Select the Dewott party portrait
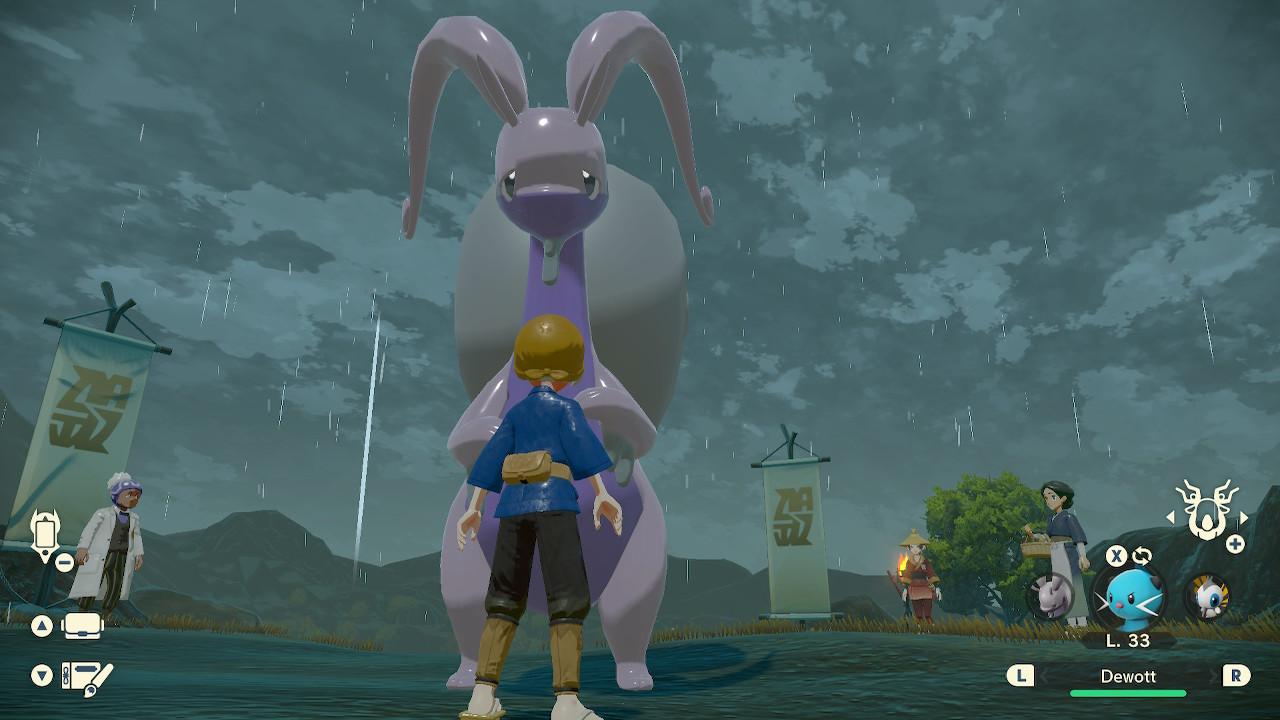The image size is (1280, 720). tap(1128, 599)
